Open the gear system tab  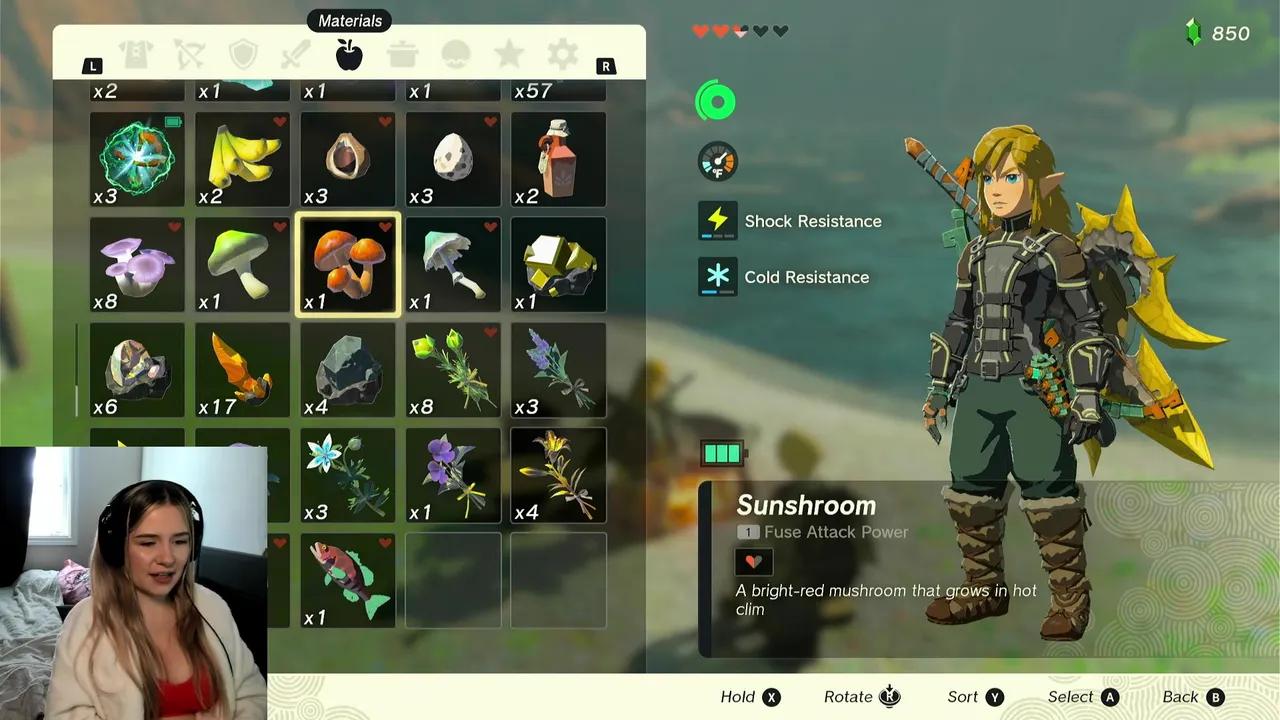562,55
